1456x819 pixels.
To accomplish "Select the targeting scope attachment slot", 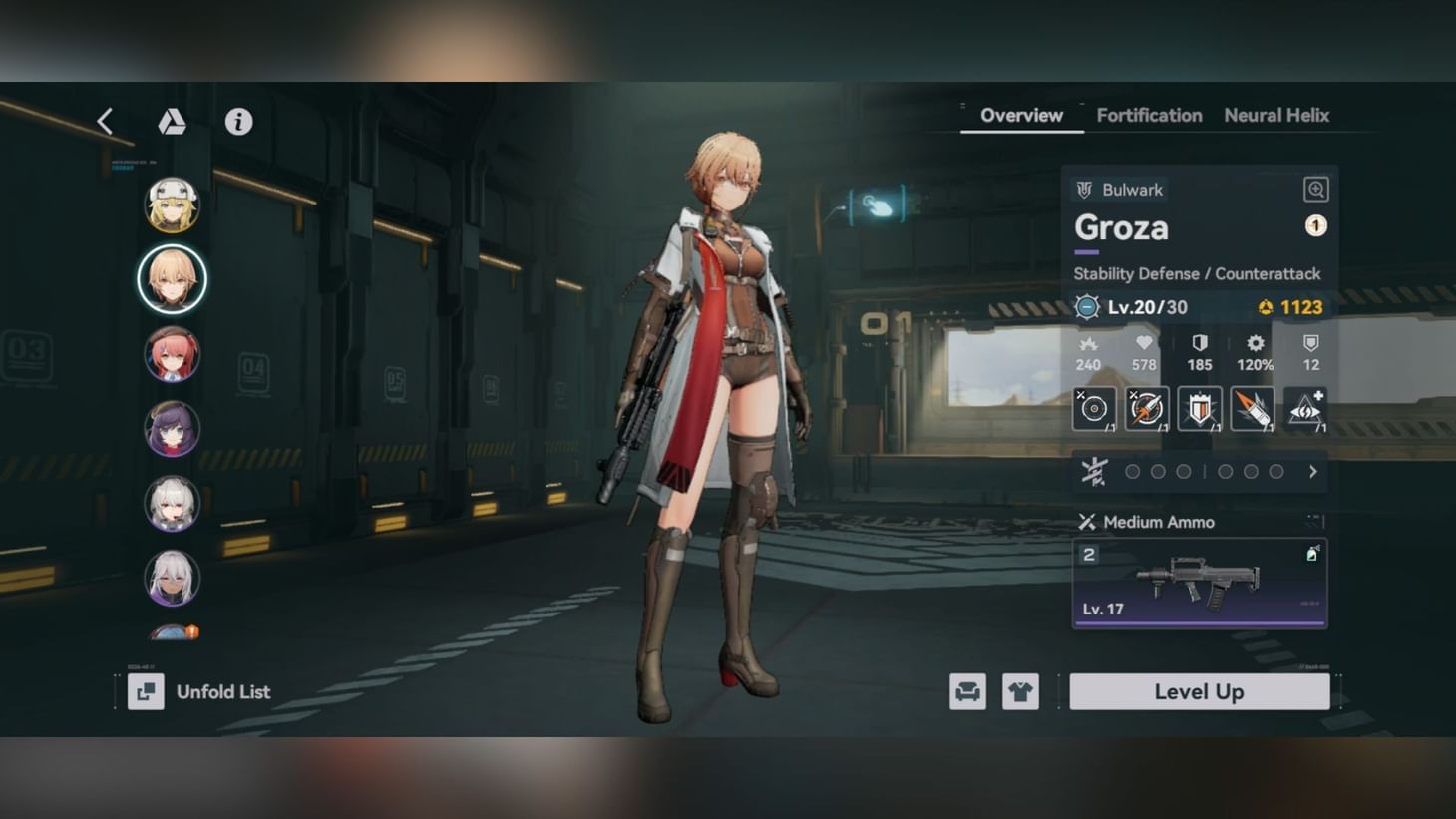I will 1094,408.
